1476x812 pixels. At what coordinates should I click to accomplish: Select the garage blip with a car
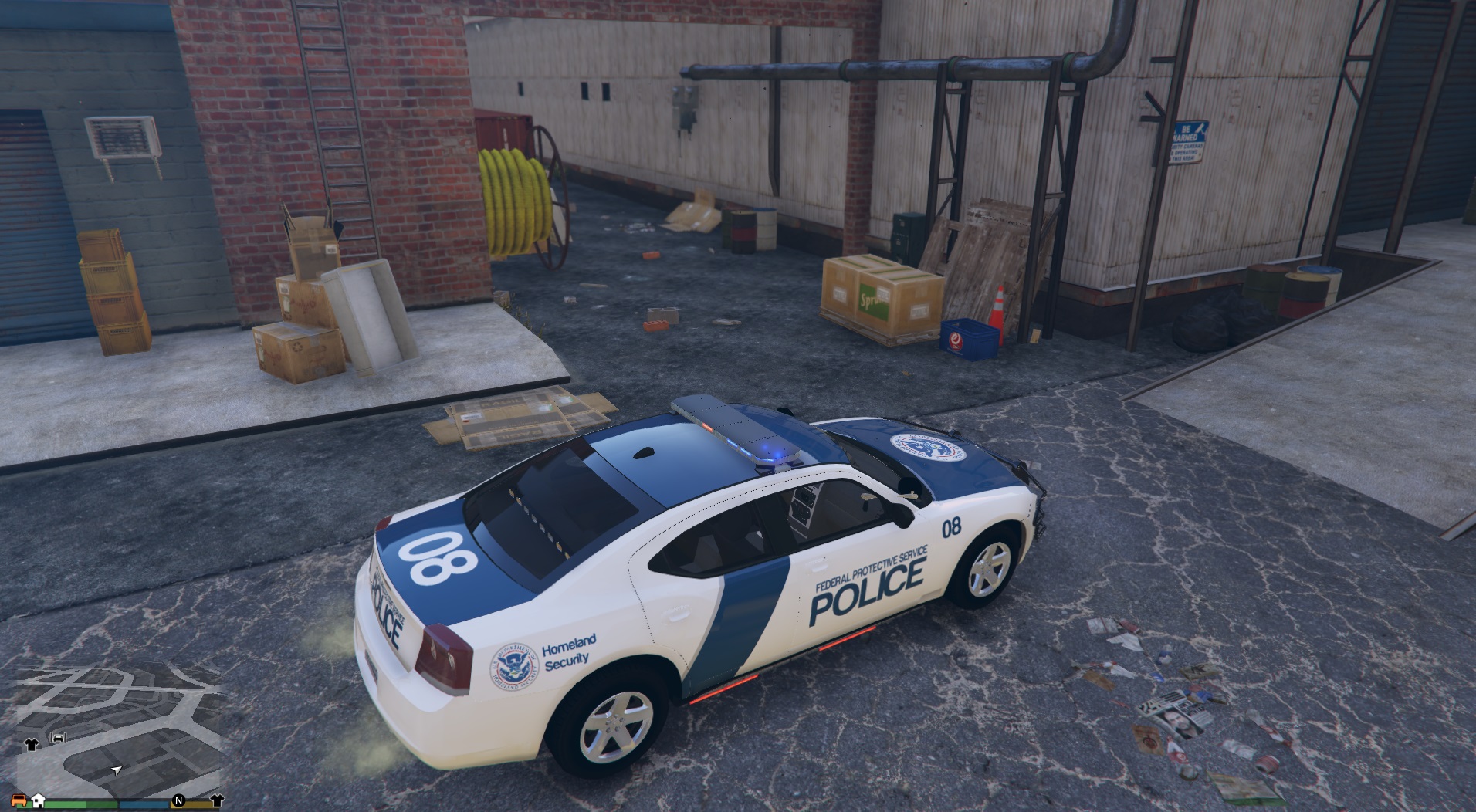tap(59, 738)
